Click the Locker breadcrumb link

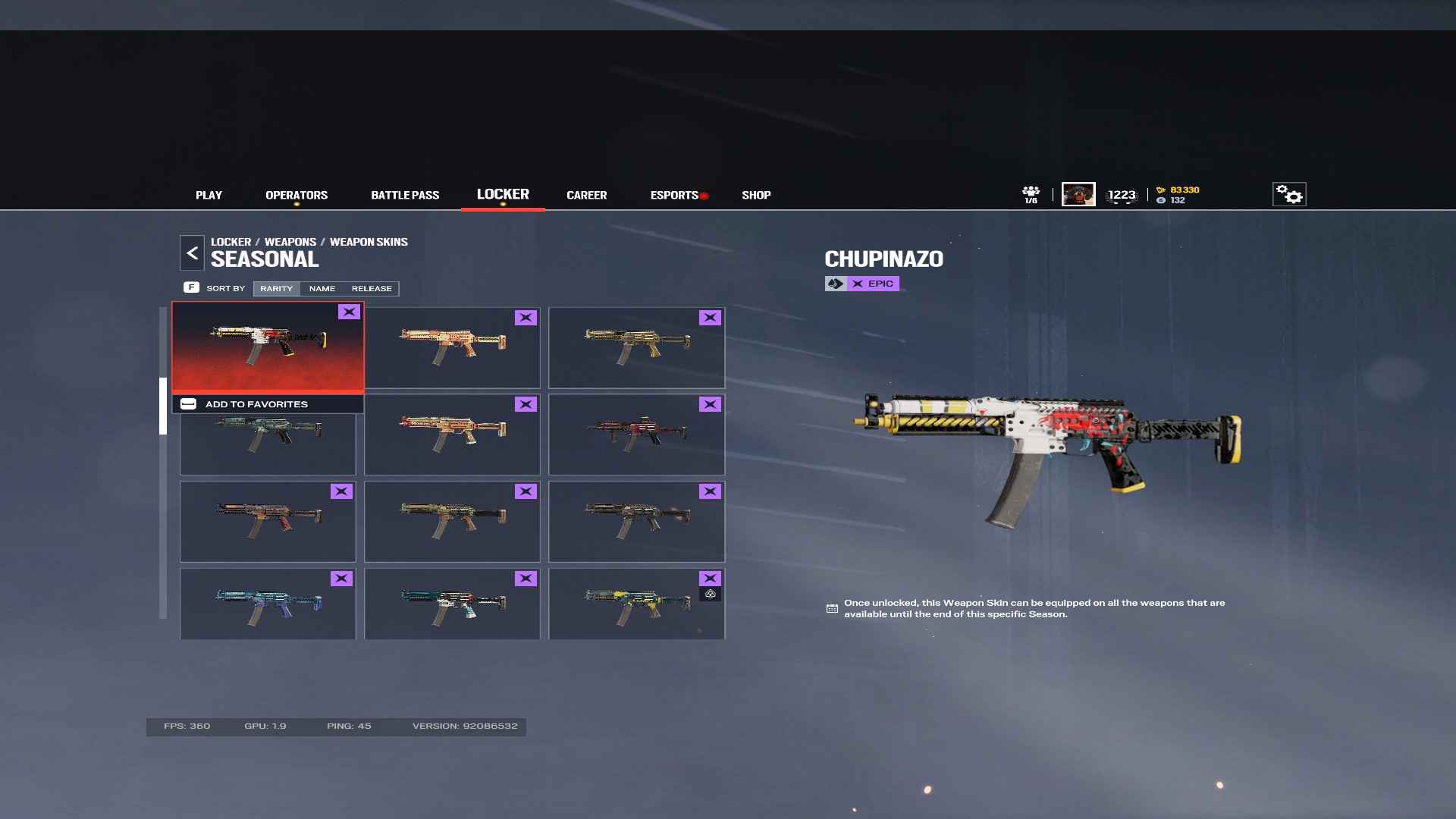click(231, 242)
